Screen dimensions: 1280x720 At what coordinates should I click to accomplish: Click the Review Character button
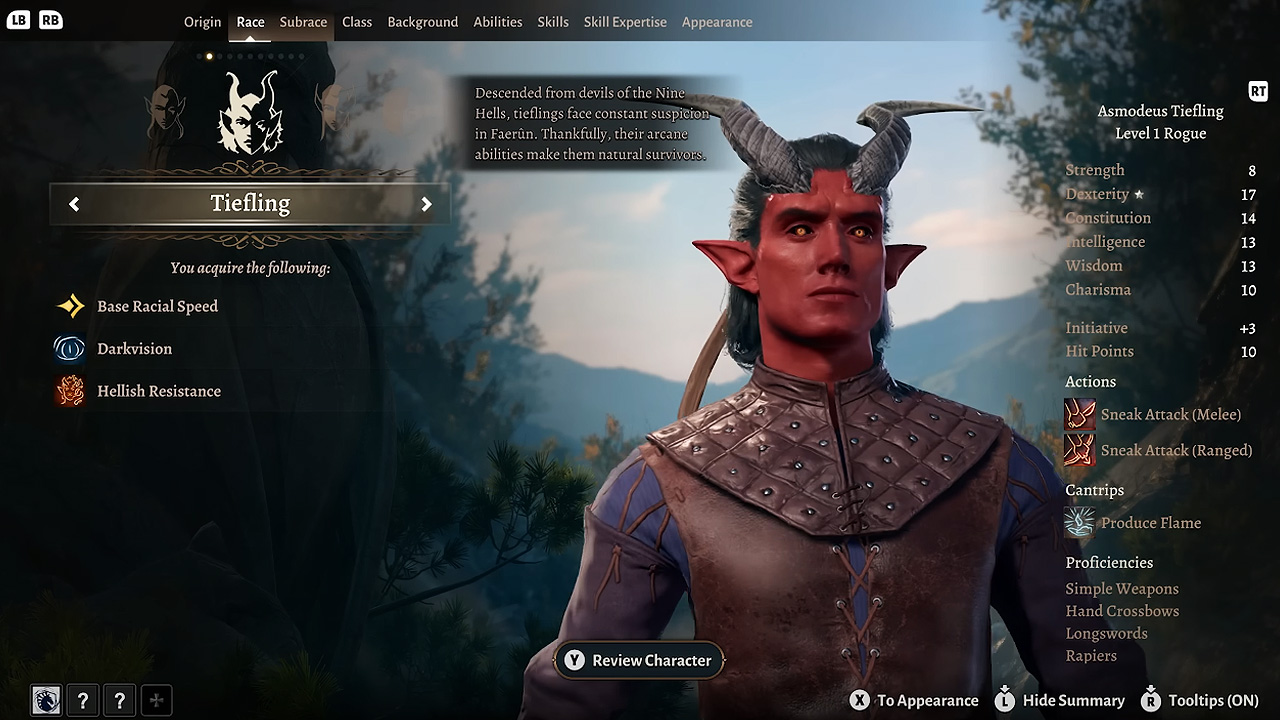point(638,660)
